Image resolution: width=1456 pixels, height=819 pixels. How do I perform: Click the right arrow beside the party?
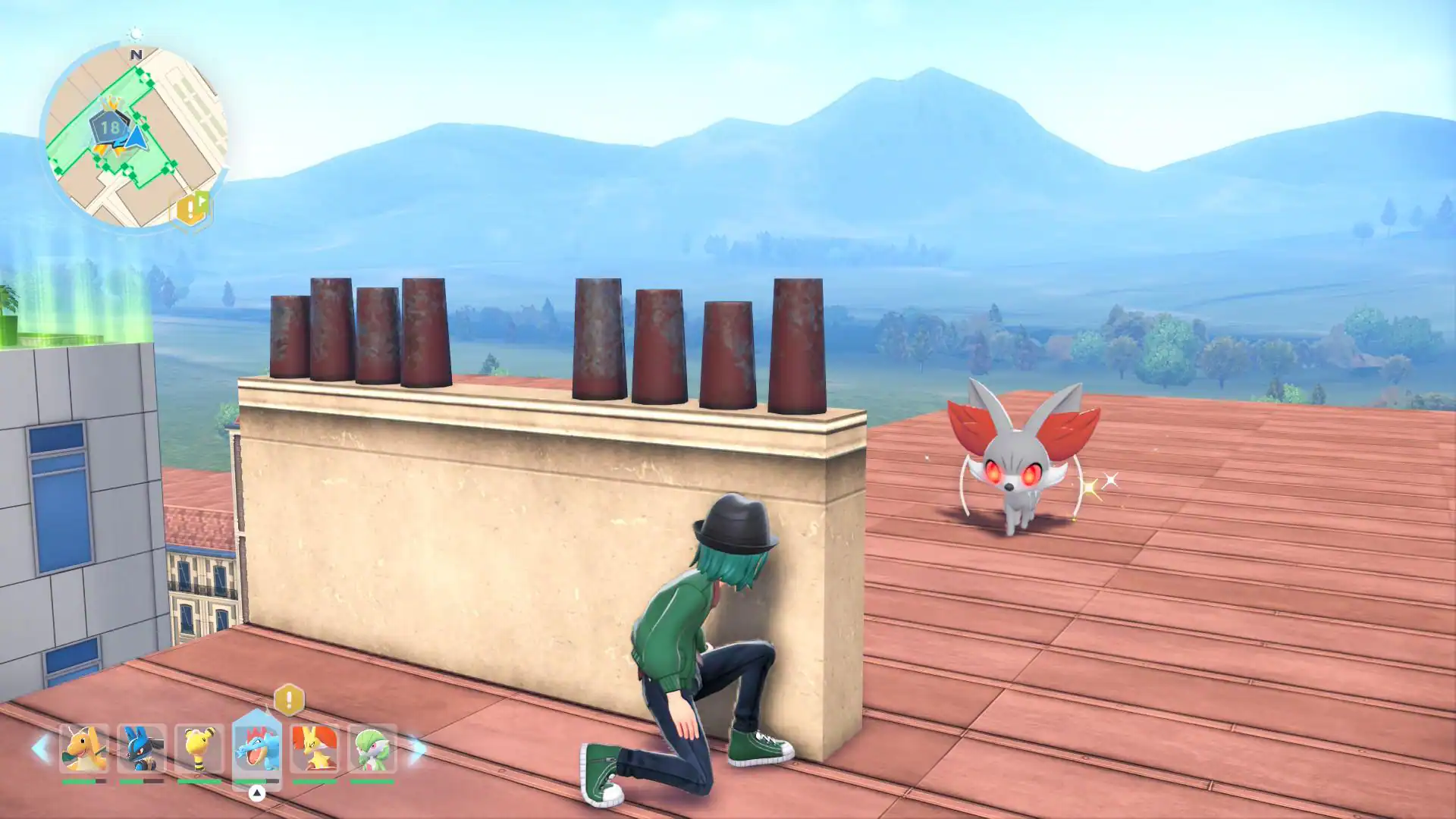coord(416,749)
